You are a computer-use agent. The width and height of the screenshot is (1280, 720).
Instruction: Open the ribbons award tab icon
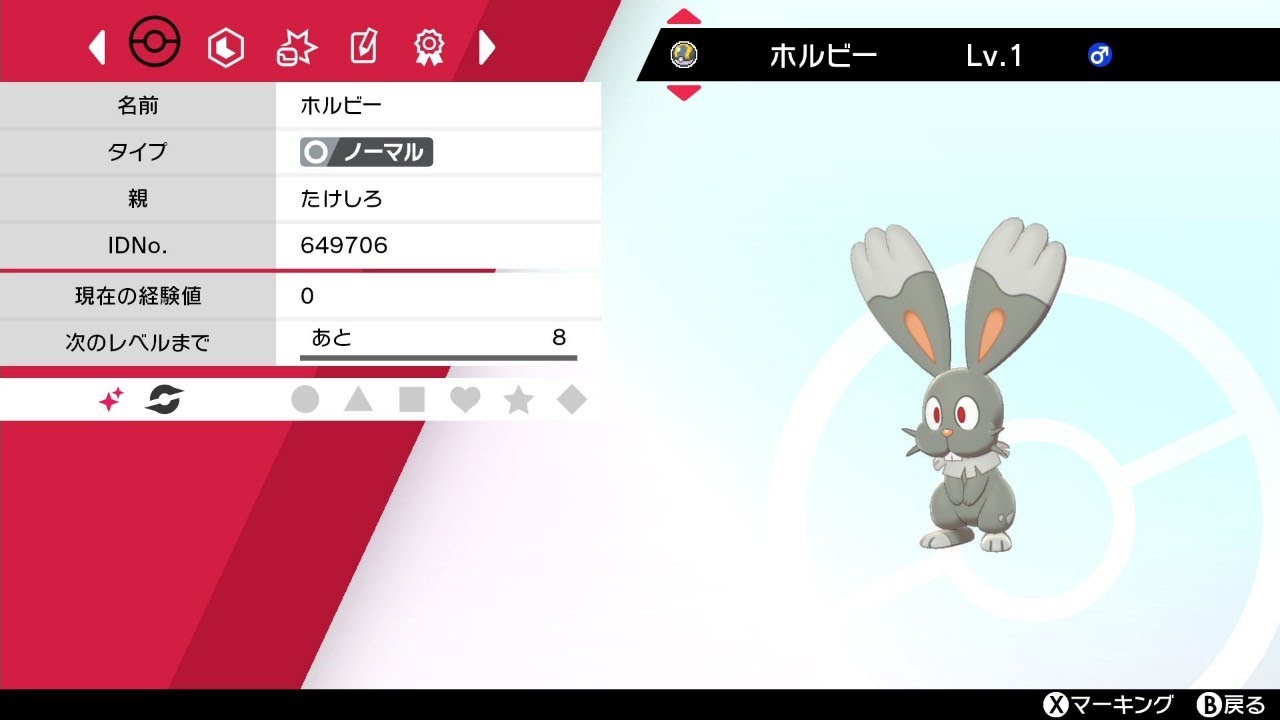click(x=430, y=46)
